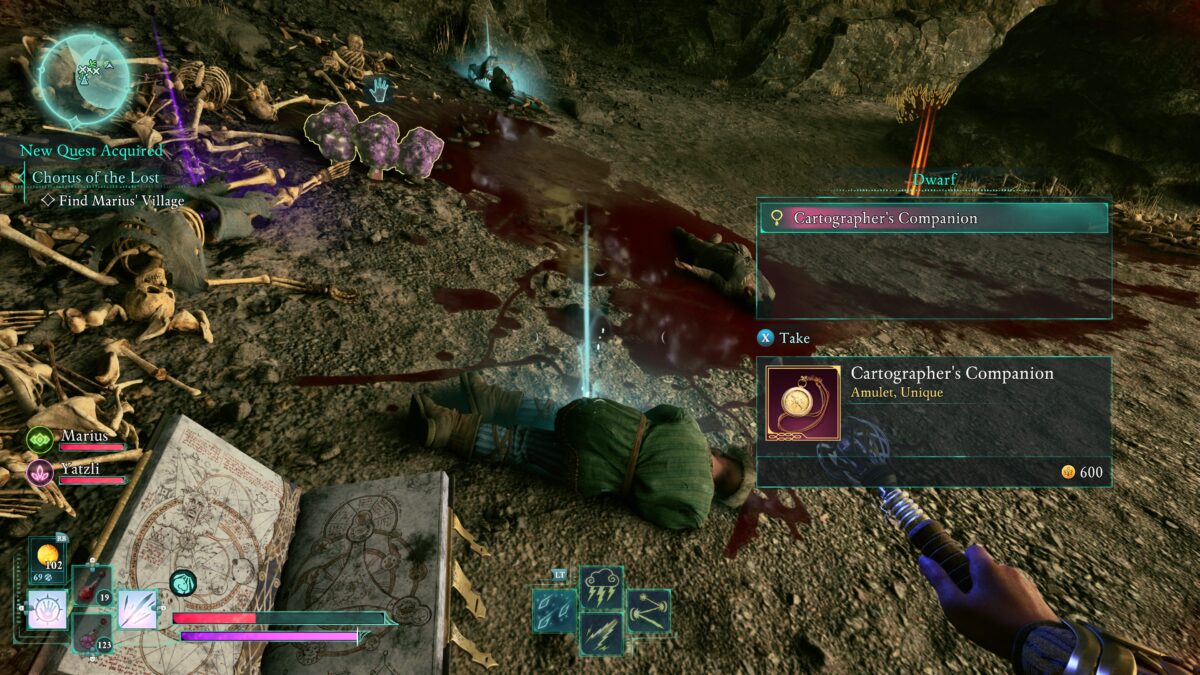Cast the storm cloud lightning spell
1200x675 pixels.
(602, 588)
